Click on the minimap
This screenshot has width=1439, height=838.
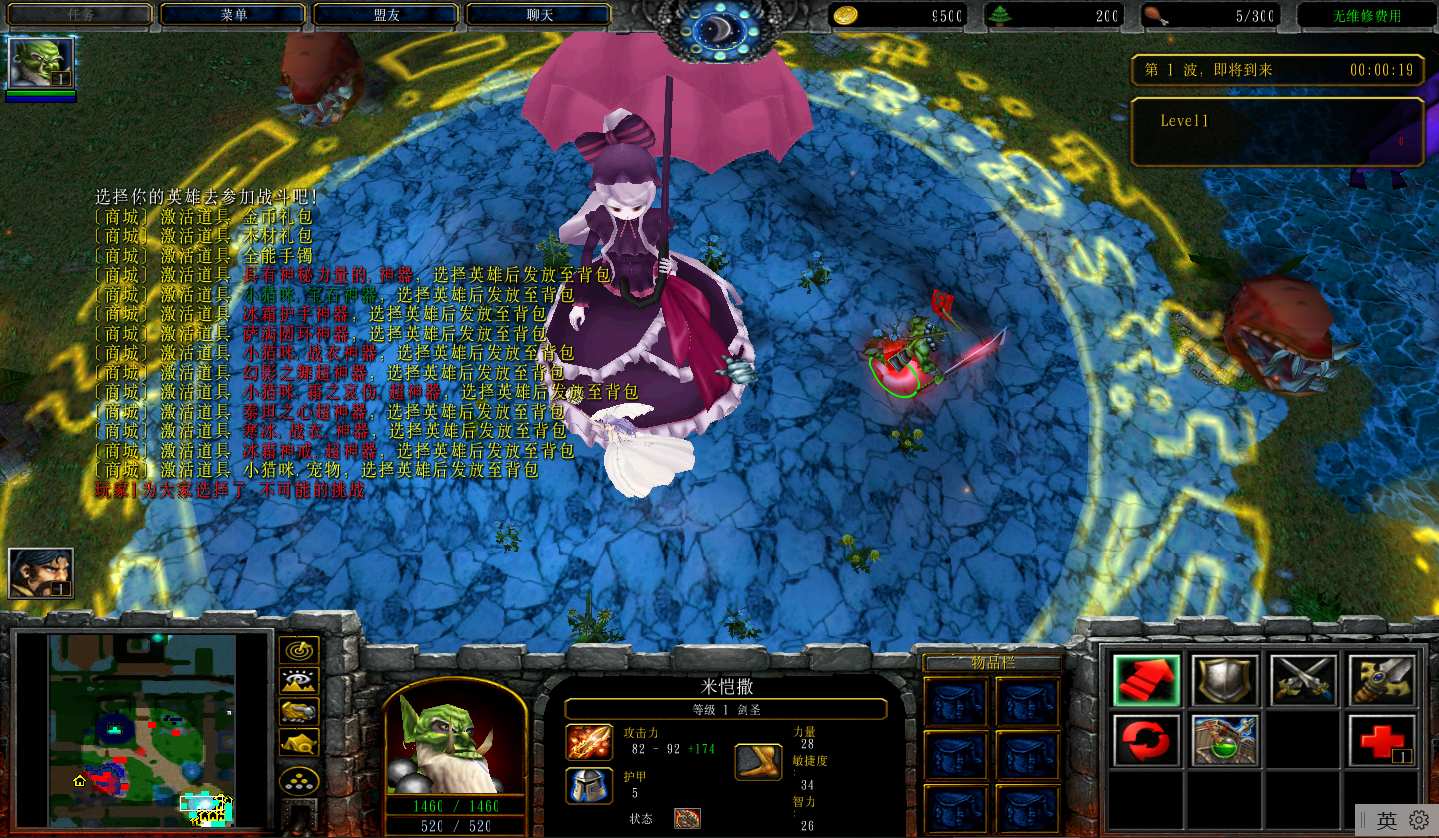(141, 731)
